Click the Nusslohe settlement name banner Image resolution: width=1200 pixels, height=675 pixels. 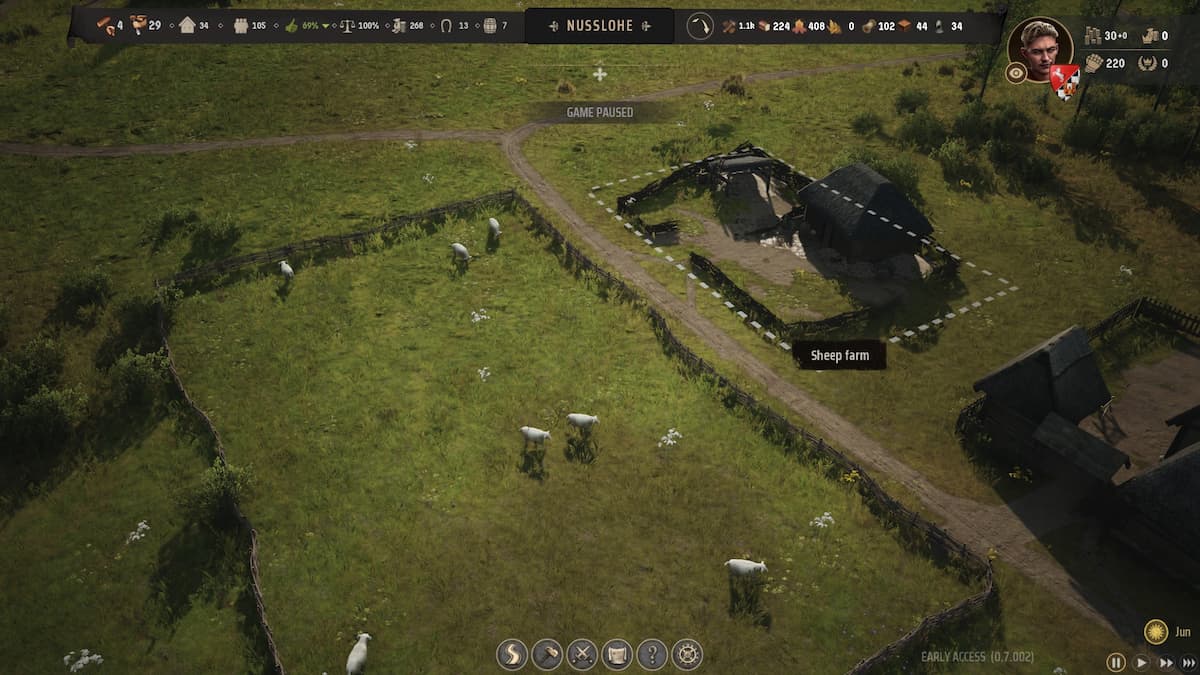600,26
